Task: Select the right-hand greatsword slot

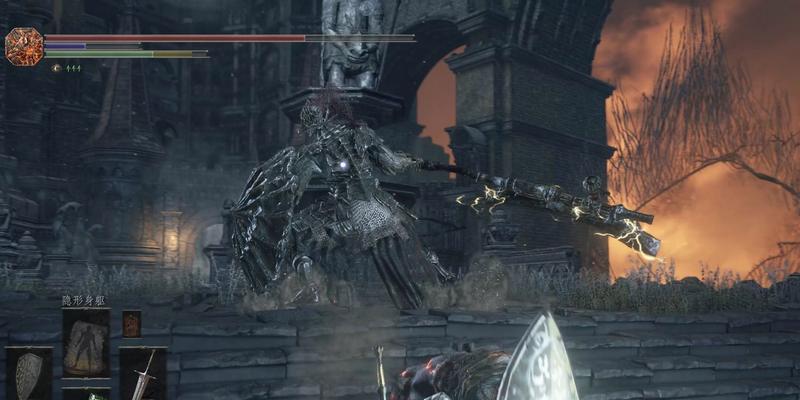Action: click(x=143, y=373)
